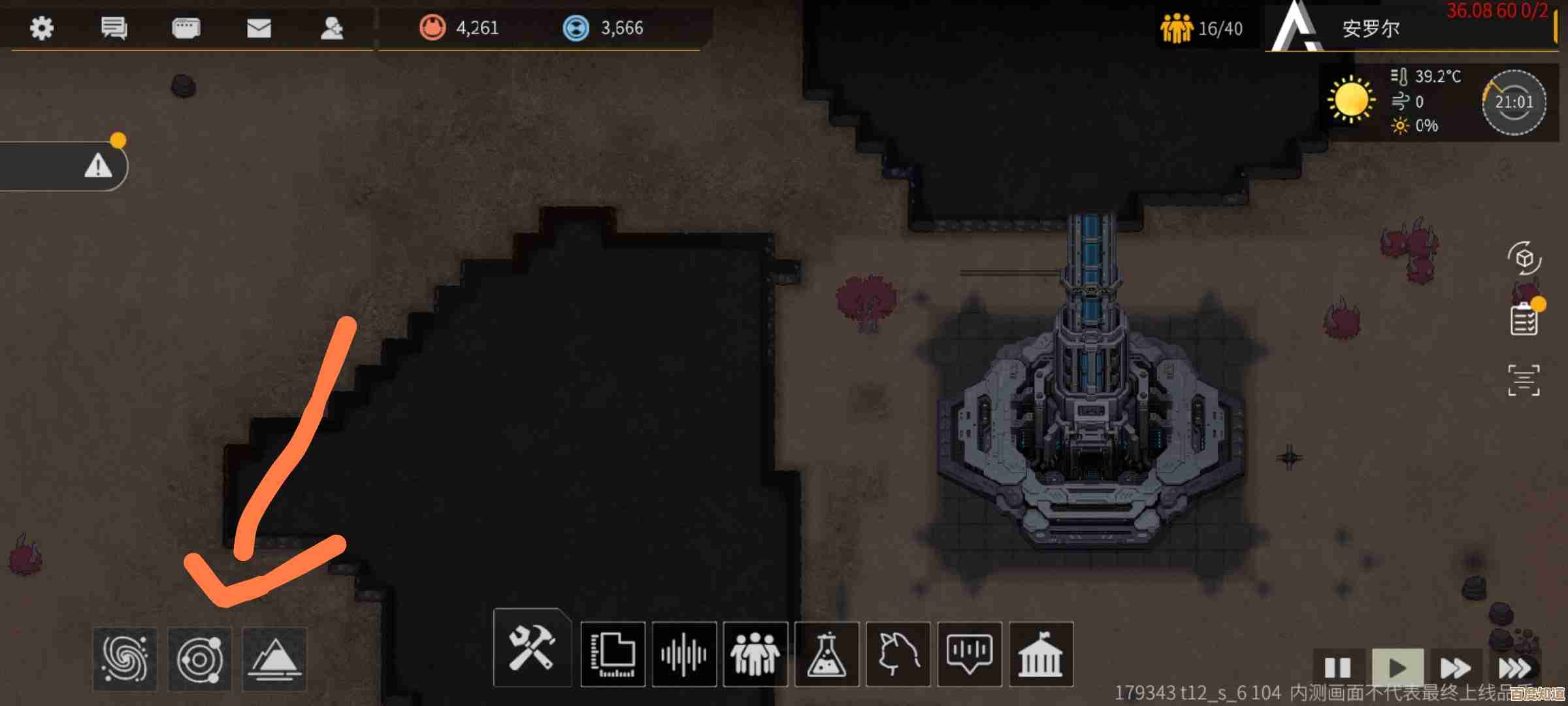Open the research flask menu
The image size is (1568, 706).
coord(826,654)
